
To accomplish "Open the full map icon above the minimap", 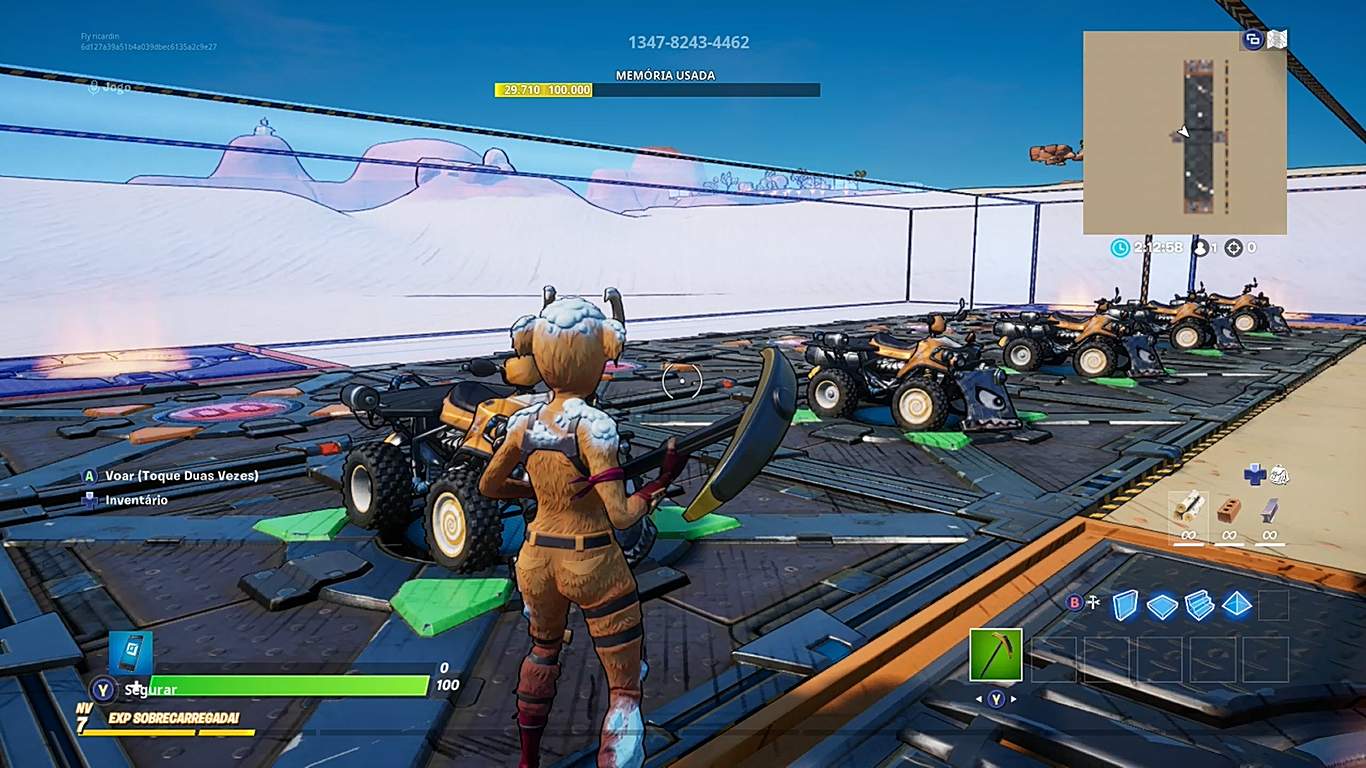I will 1277,40.
